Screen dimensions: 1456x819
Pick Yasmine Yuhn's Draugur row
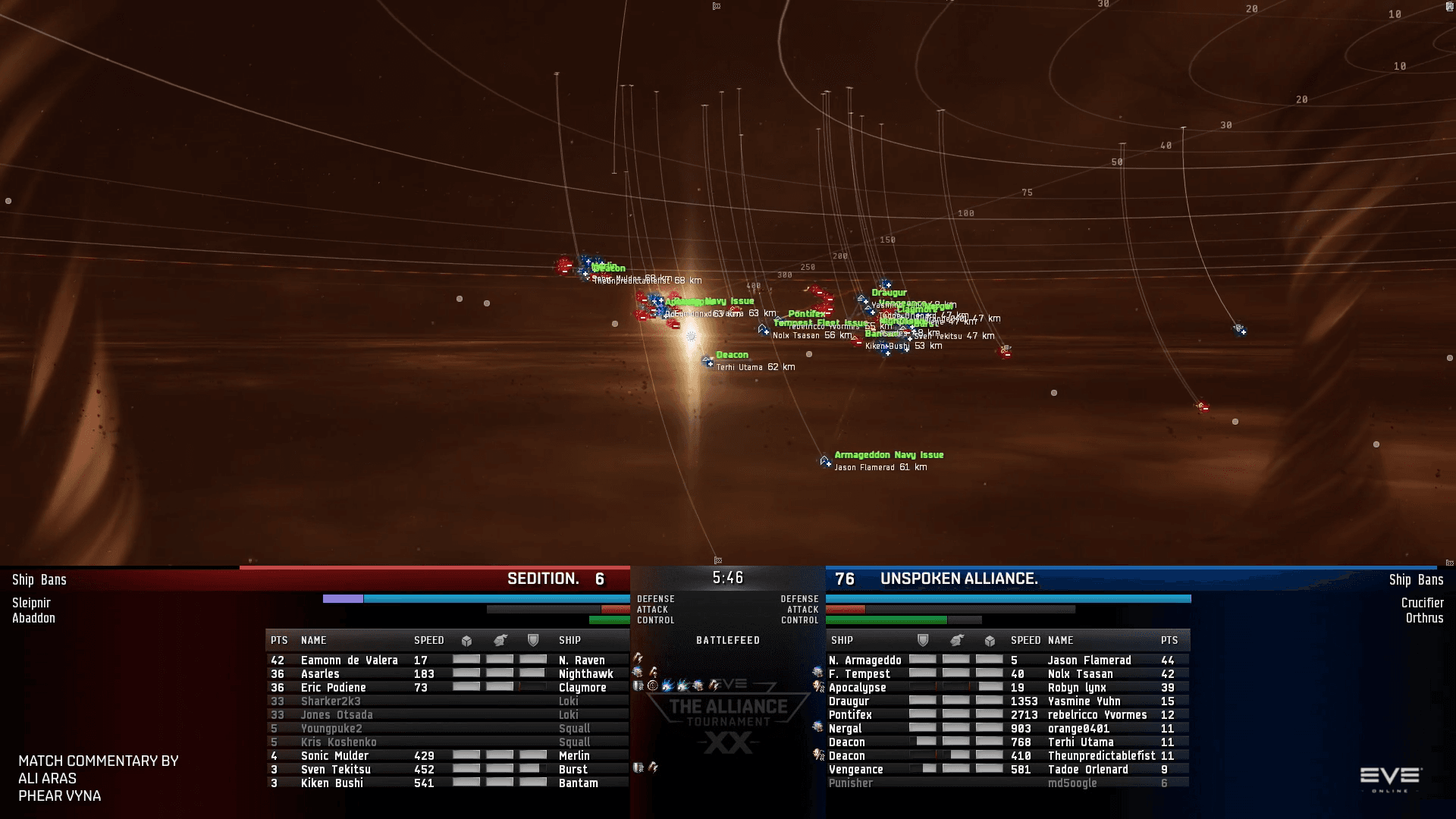tap(1007, 701)
